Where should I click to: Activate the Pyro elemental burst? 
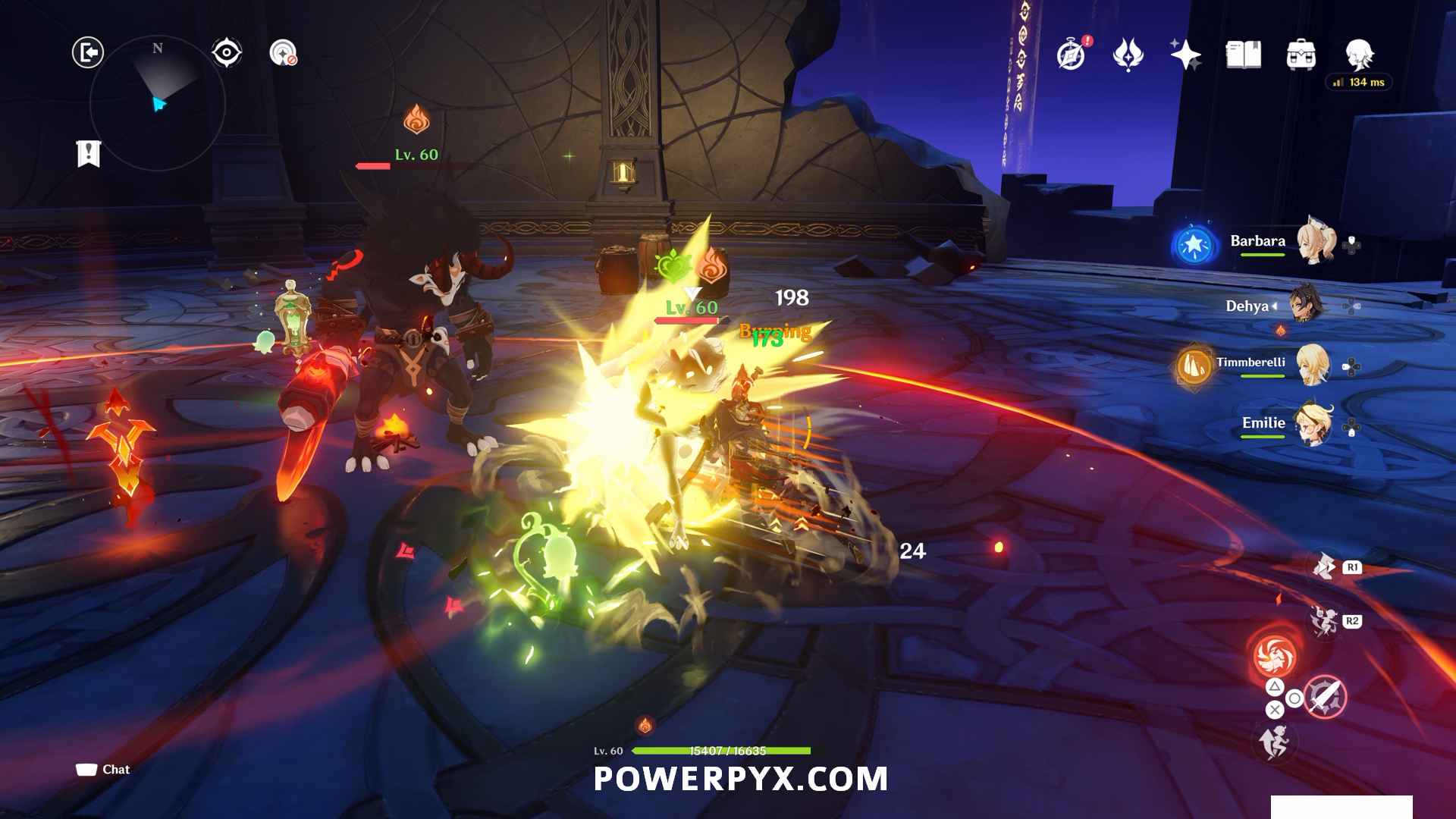click(1275, 655)
